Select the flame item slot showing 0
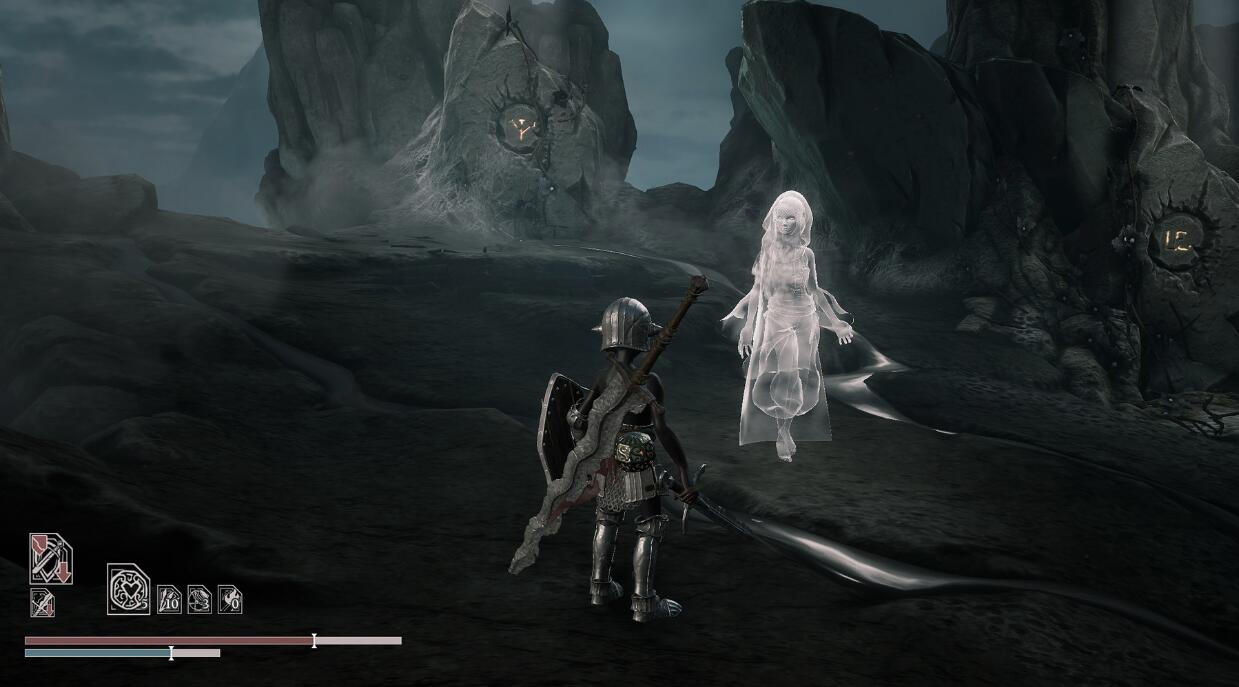Viewport: 1239px width, 687px height. click(230, 599)
